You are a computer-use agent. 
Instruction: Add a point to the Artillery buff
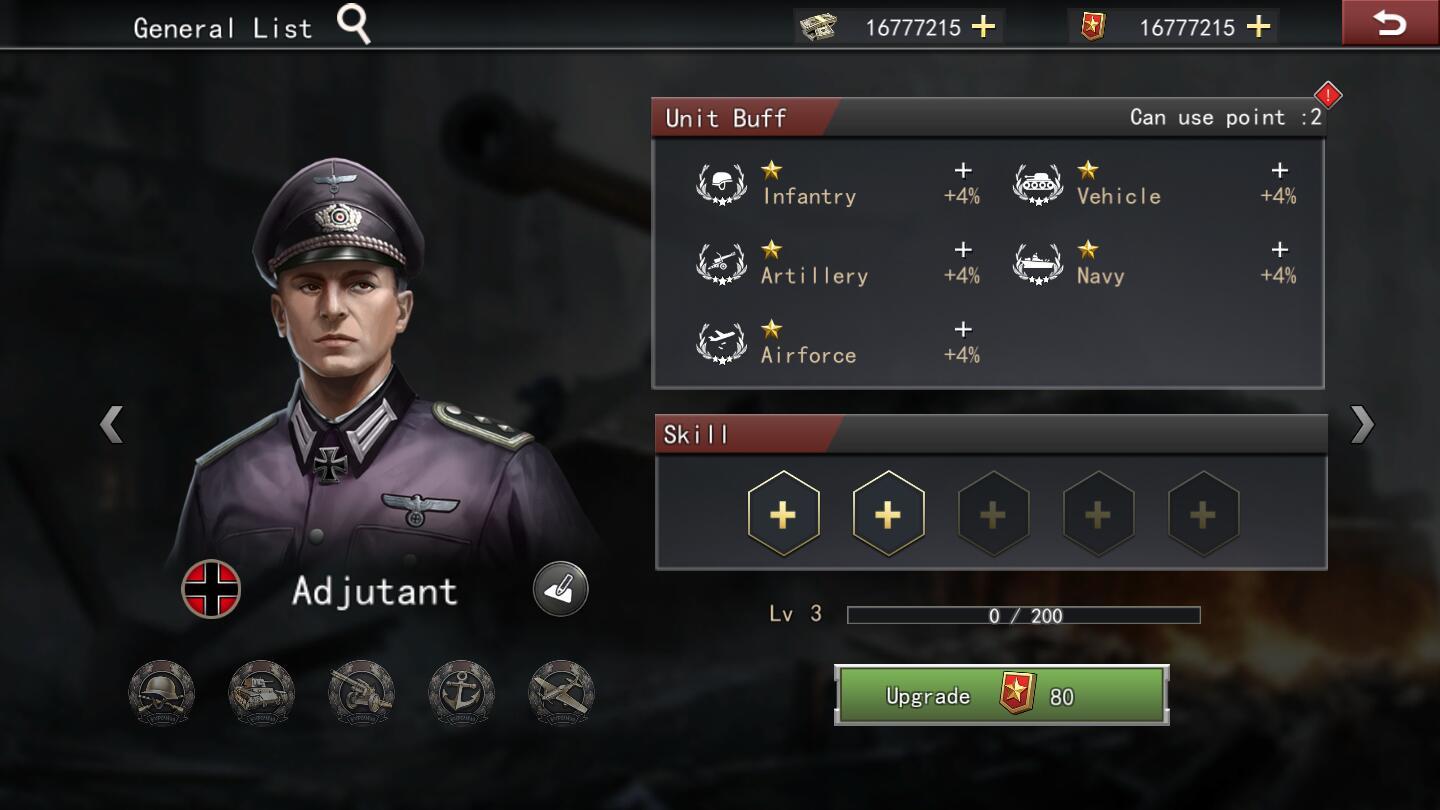click(962, 250)
